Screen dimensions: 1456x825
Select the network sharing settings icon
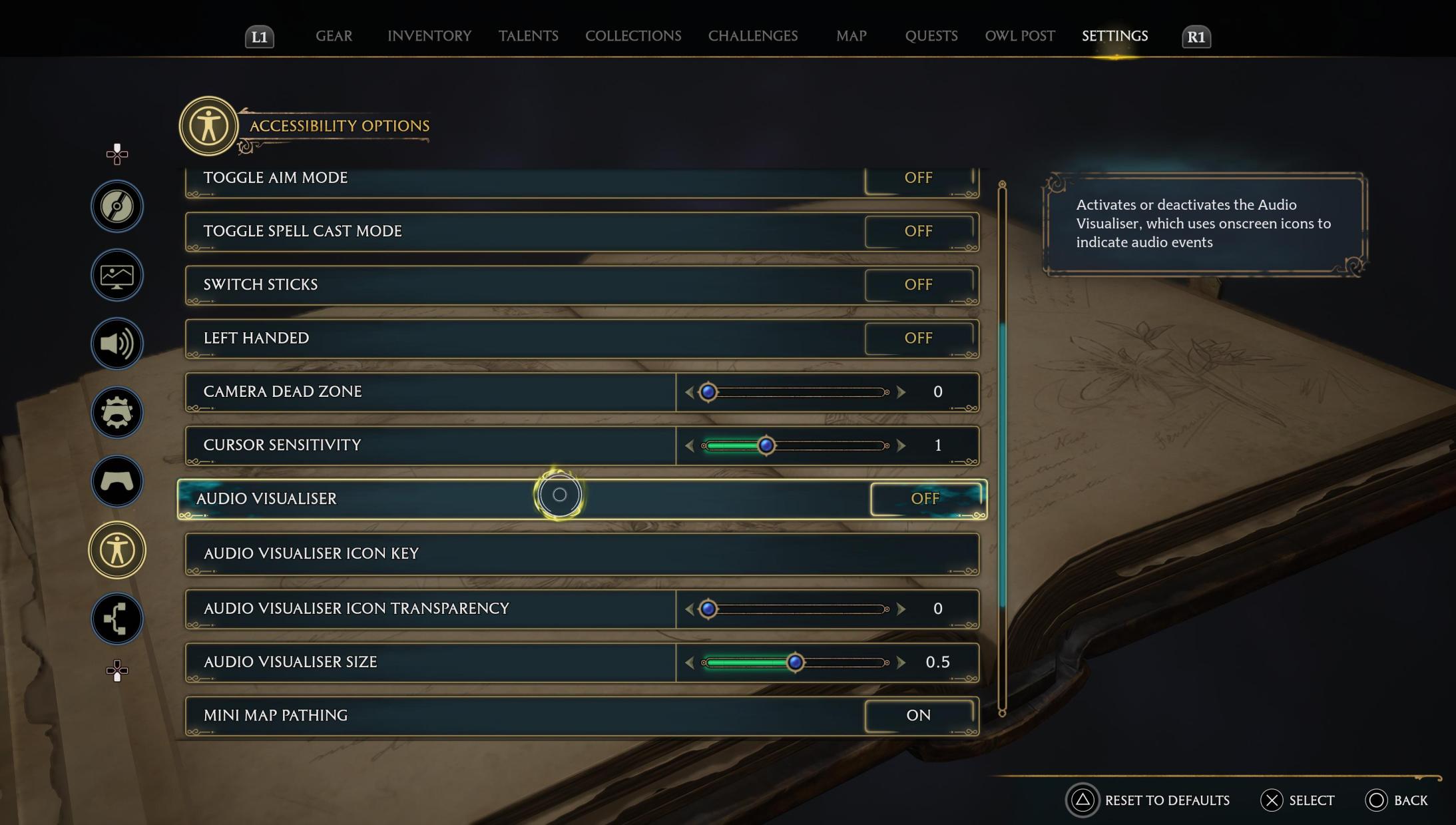pyautogui.click(x=117, y=619)
